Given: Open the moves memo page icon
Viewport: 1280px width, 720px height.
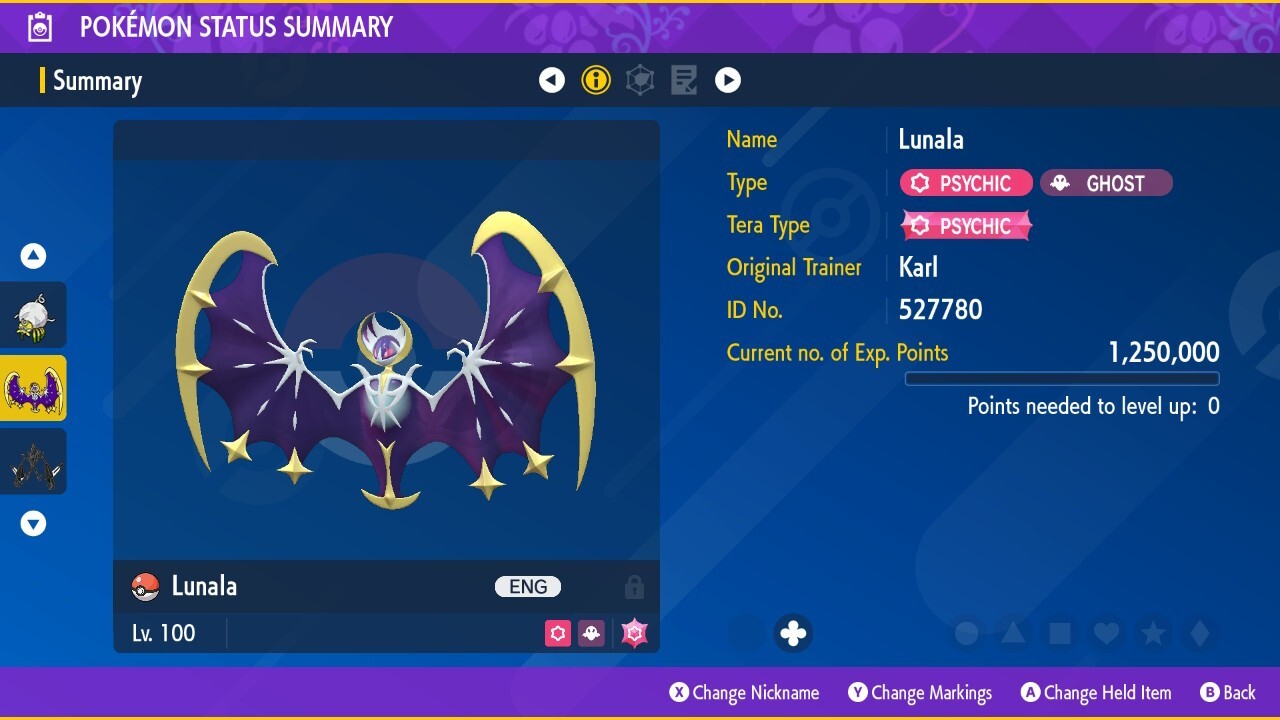Looking at the screenshot, I should pos(684,80).
